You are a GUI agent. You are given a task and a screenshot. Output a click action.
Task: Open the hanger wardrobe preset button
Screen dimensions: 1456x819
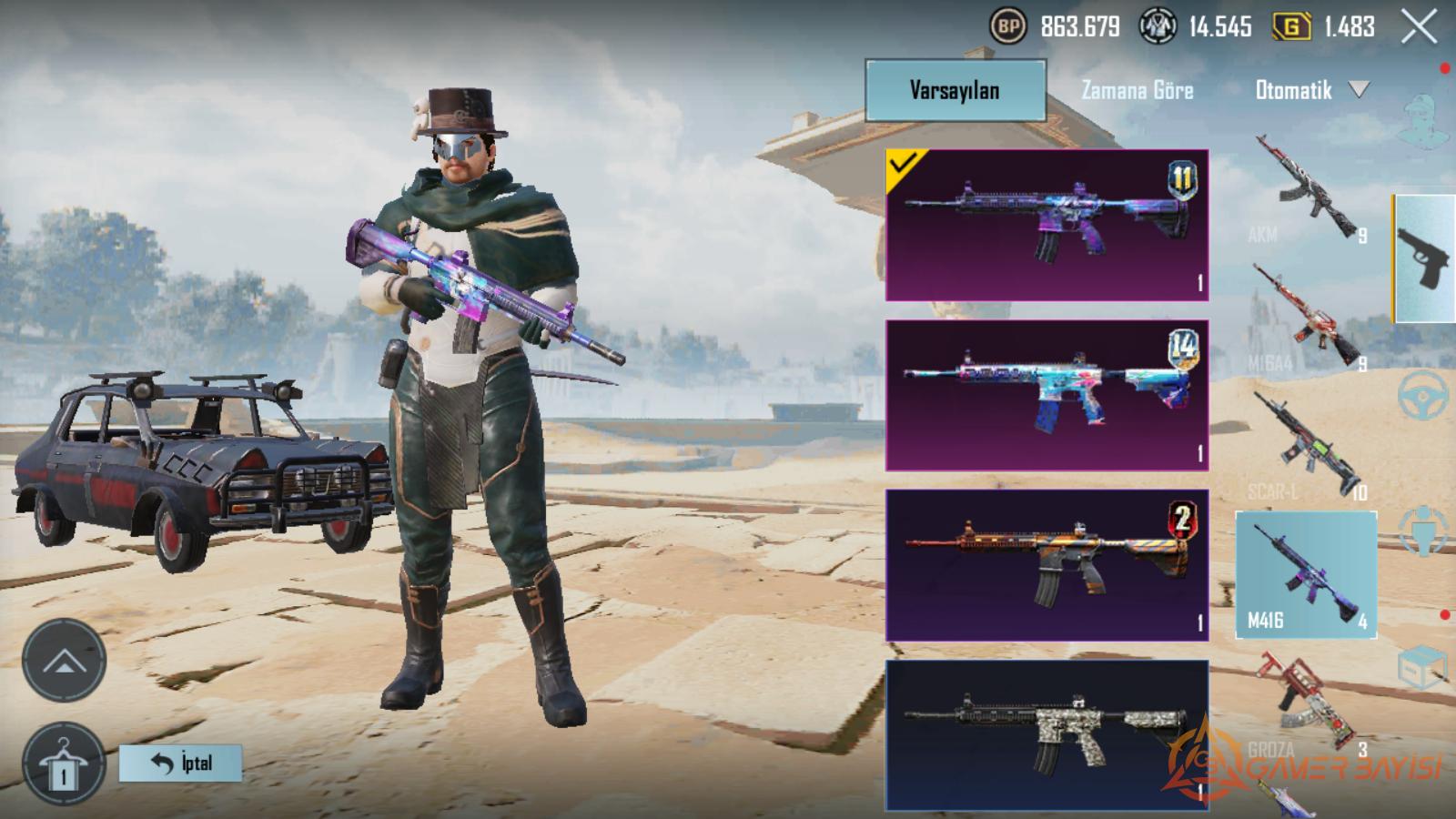click(x=64, y=764)
